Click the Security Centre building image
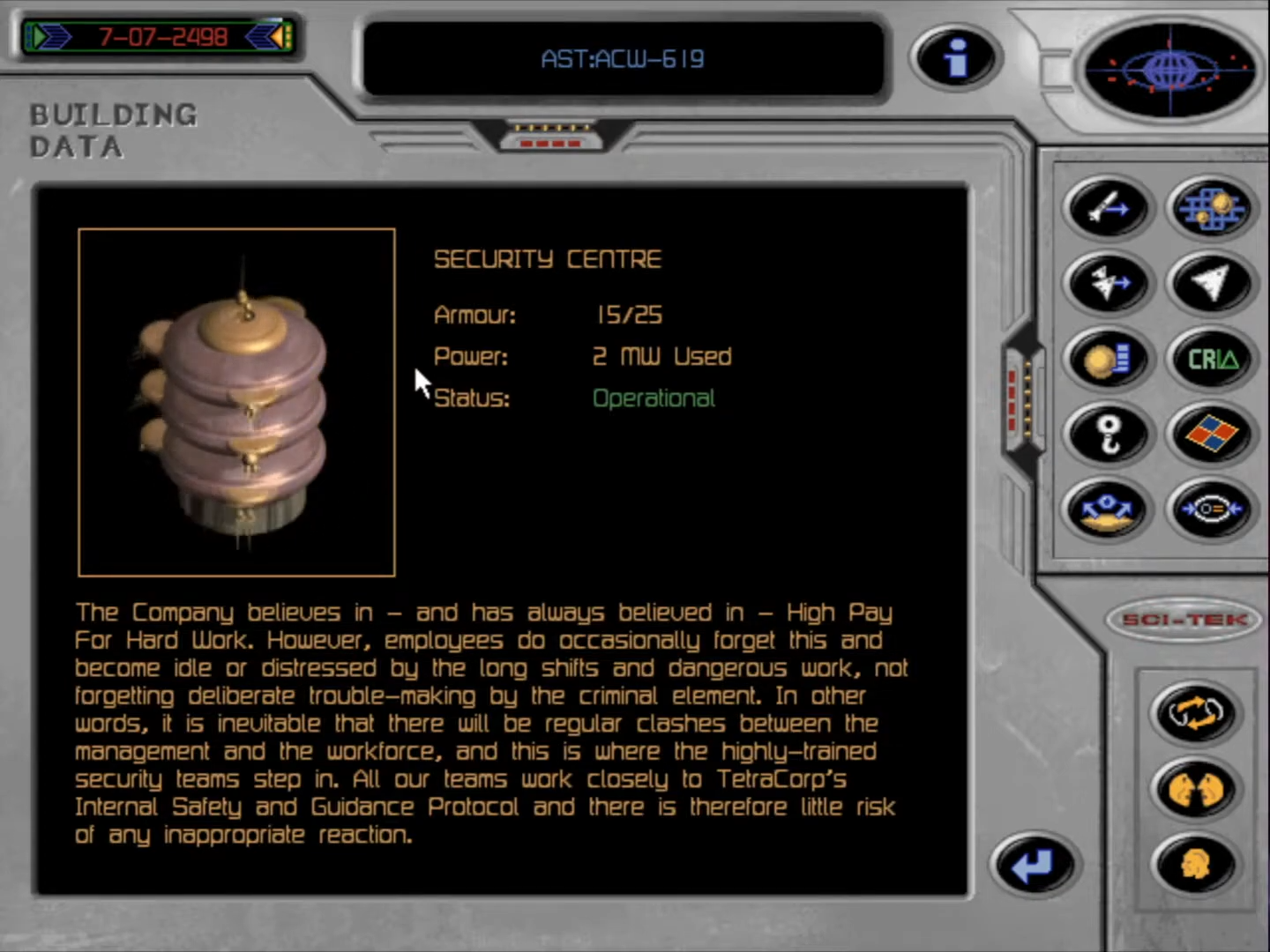The height and width of the screenshot is (952, 1270). (x=236, y=402)
